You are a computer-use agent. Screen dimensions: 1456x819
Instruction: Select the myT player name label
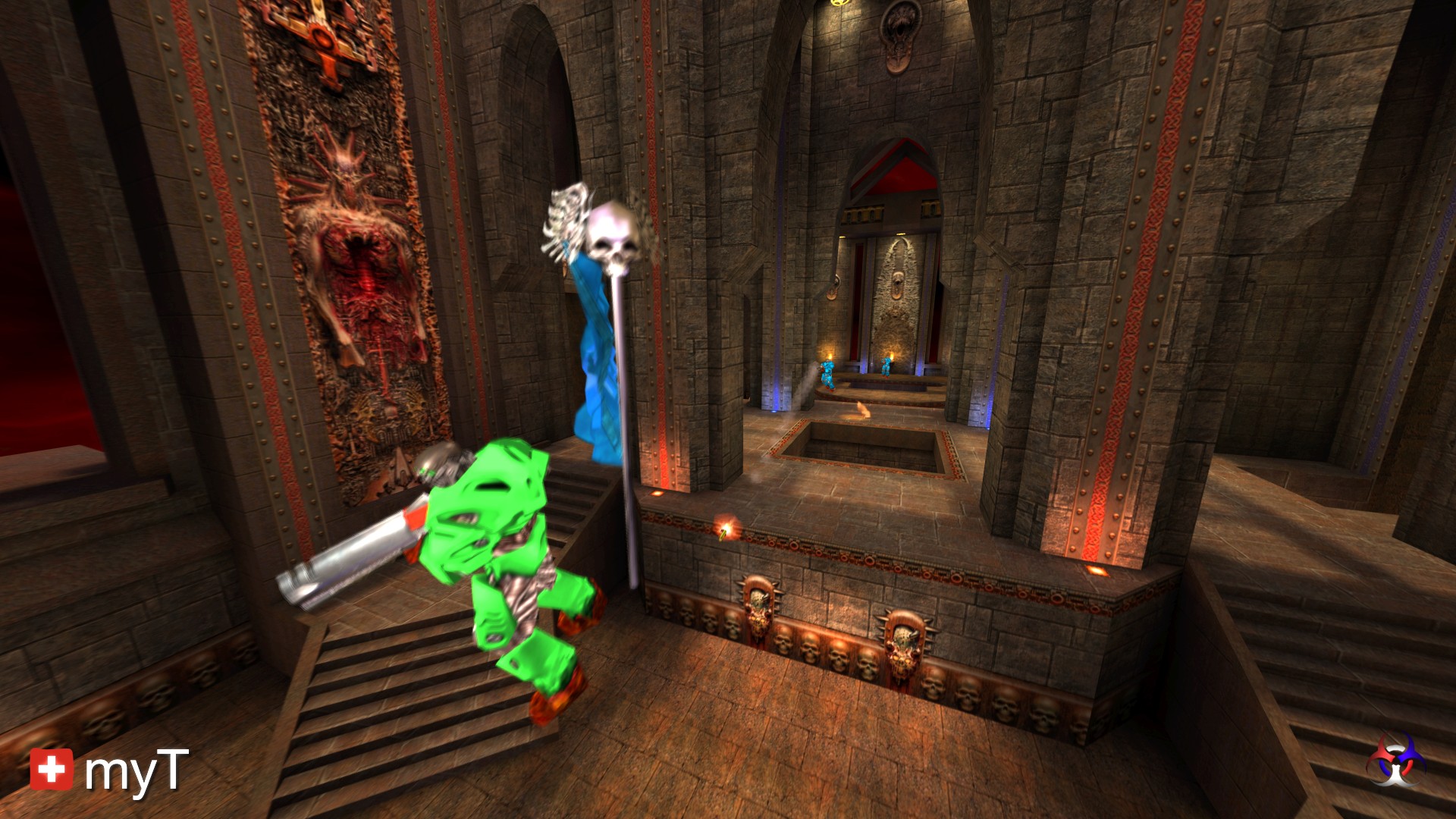point(136,772)
